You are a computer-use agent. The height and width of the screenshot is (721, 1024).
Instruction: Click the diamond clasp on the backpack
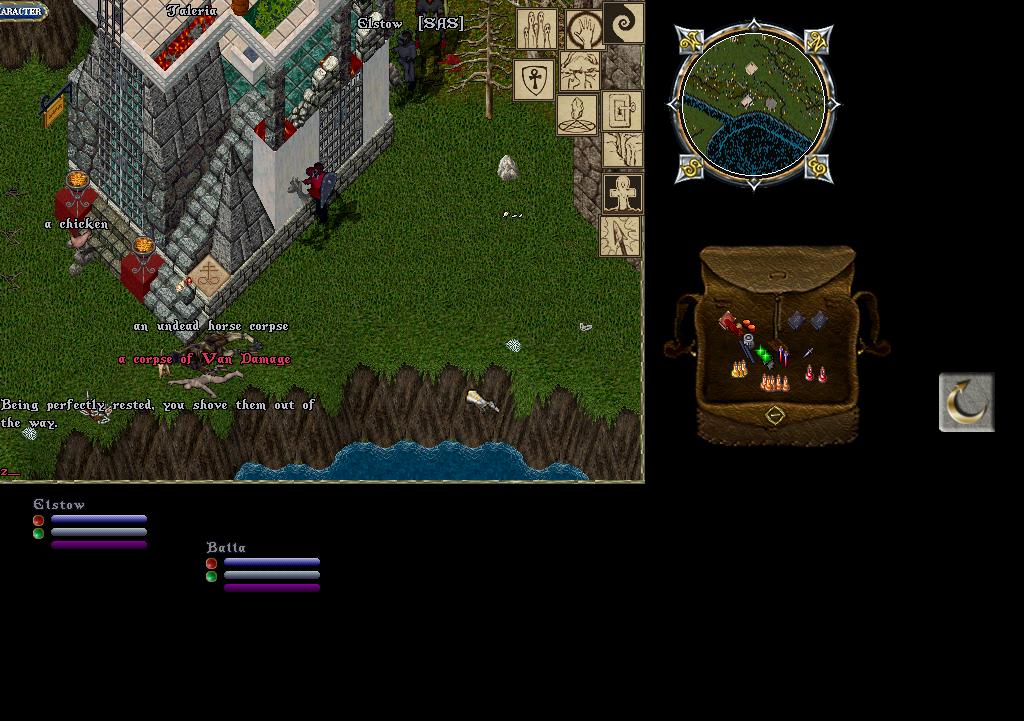[x=775, y=415]
